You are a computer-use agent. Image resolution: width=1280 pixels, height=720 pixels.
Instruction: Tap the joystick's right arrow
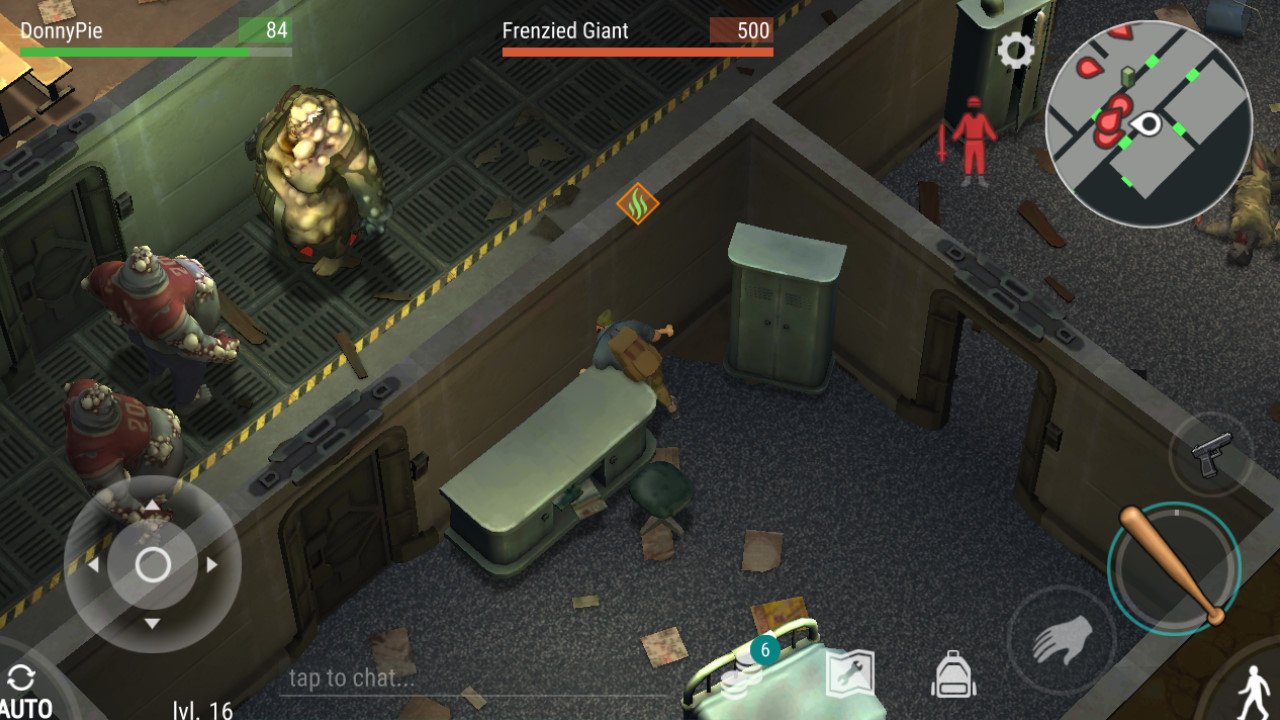[212, 565]
